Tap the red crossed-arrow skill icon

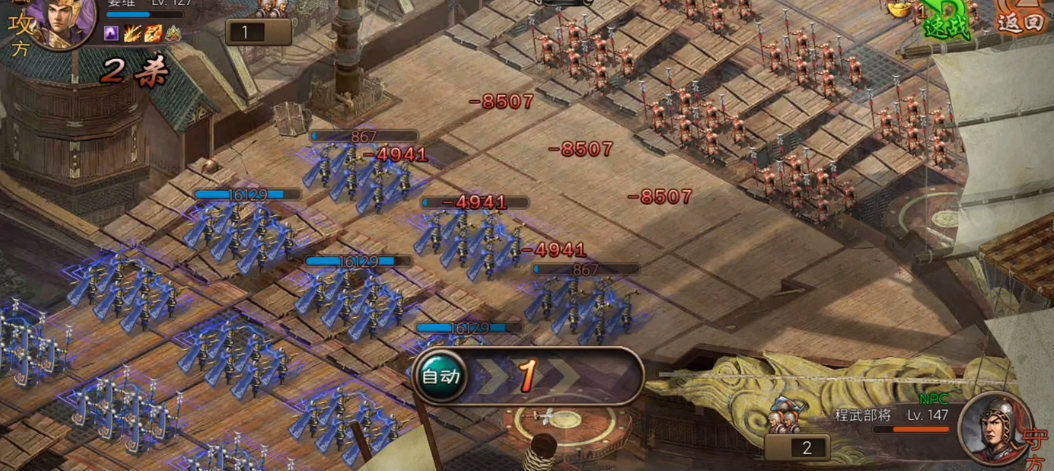pyautogui.click(x=153, y=34)
